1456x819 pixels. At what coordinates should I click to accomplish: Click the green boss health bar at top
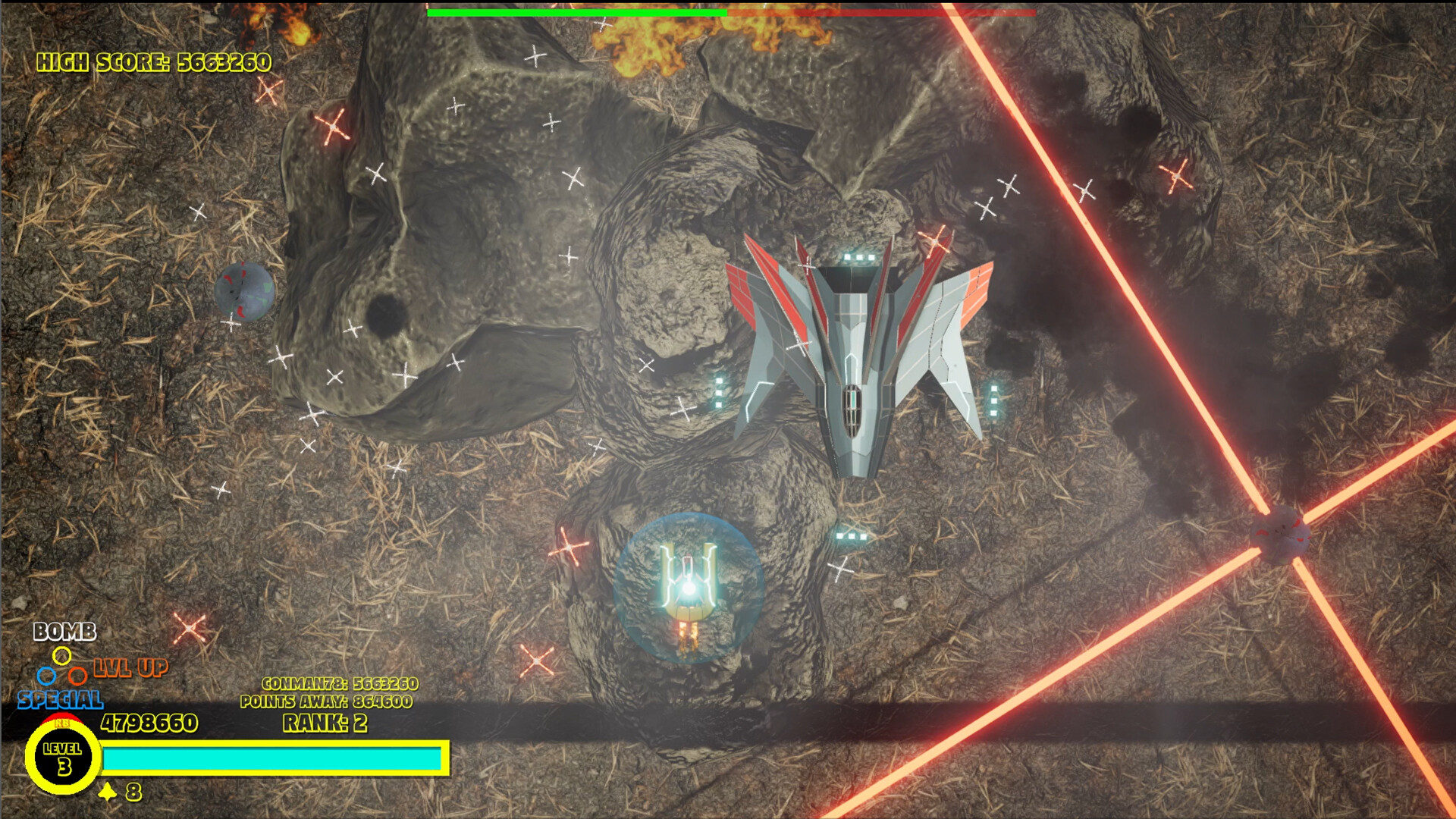pos(576,14)
